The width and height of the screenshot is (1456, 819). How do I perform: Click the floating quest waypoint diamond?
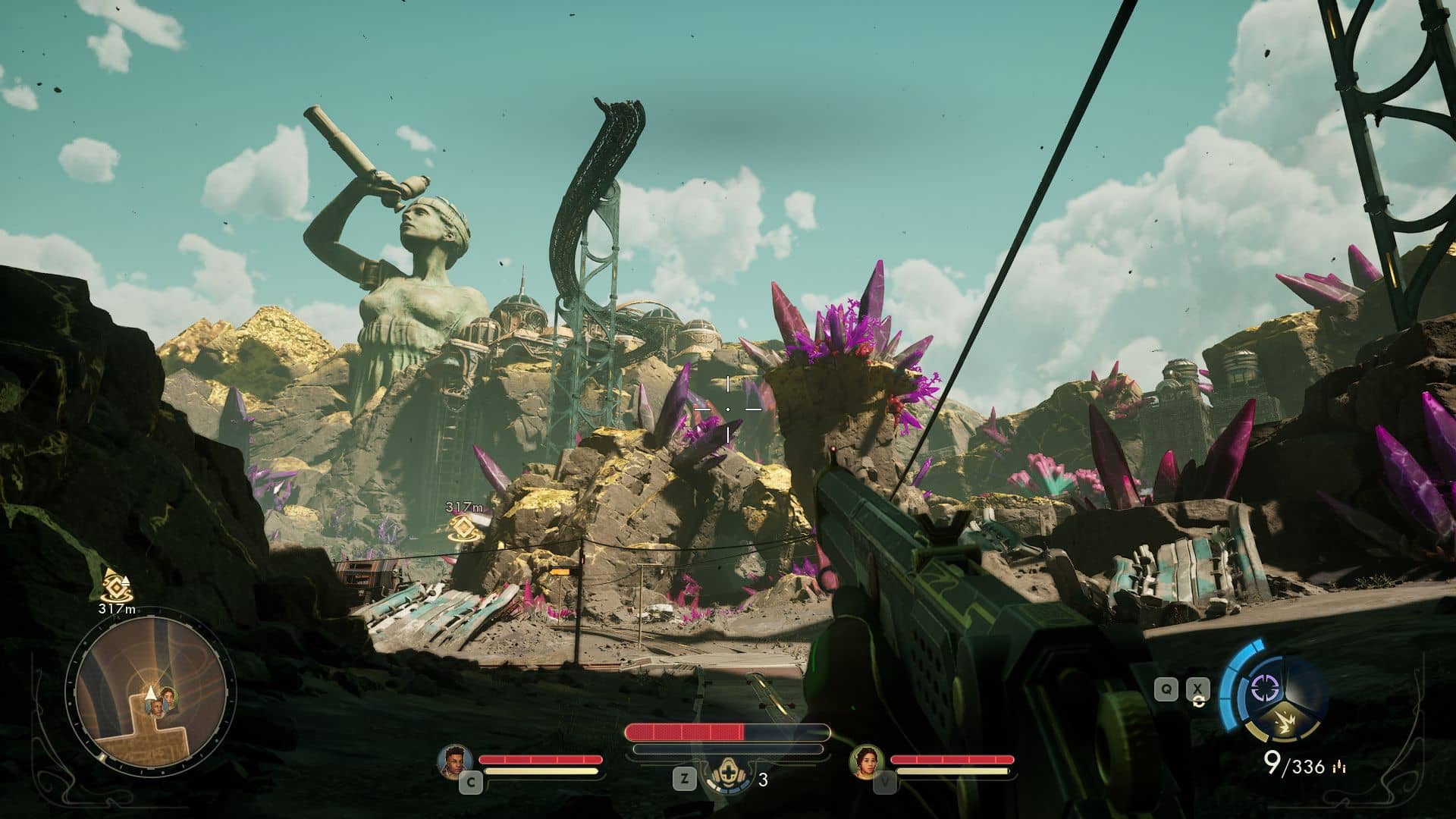(463, 529)
